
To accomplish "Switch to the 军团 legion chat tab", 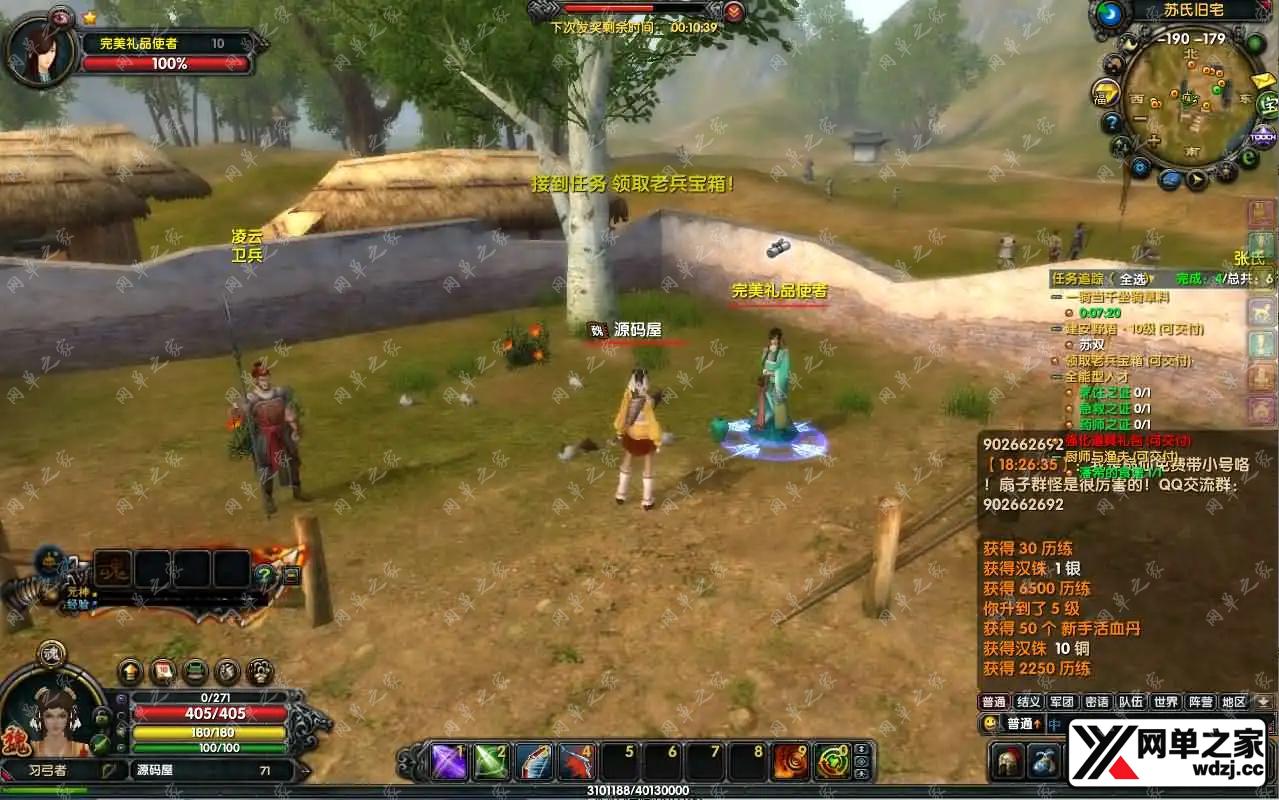I will pos(1062,702).
